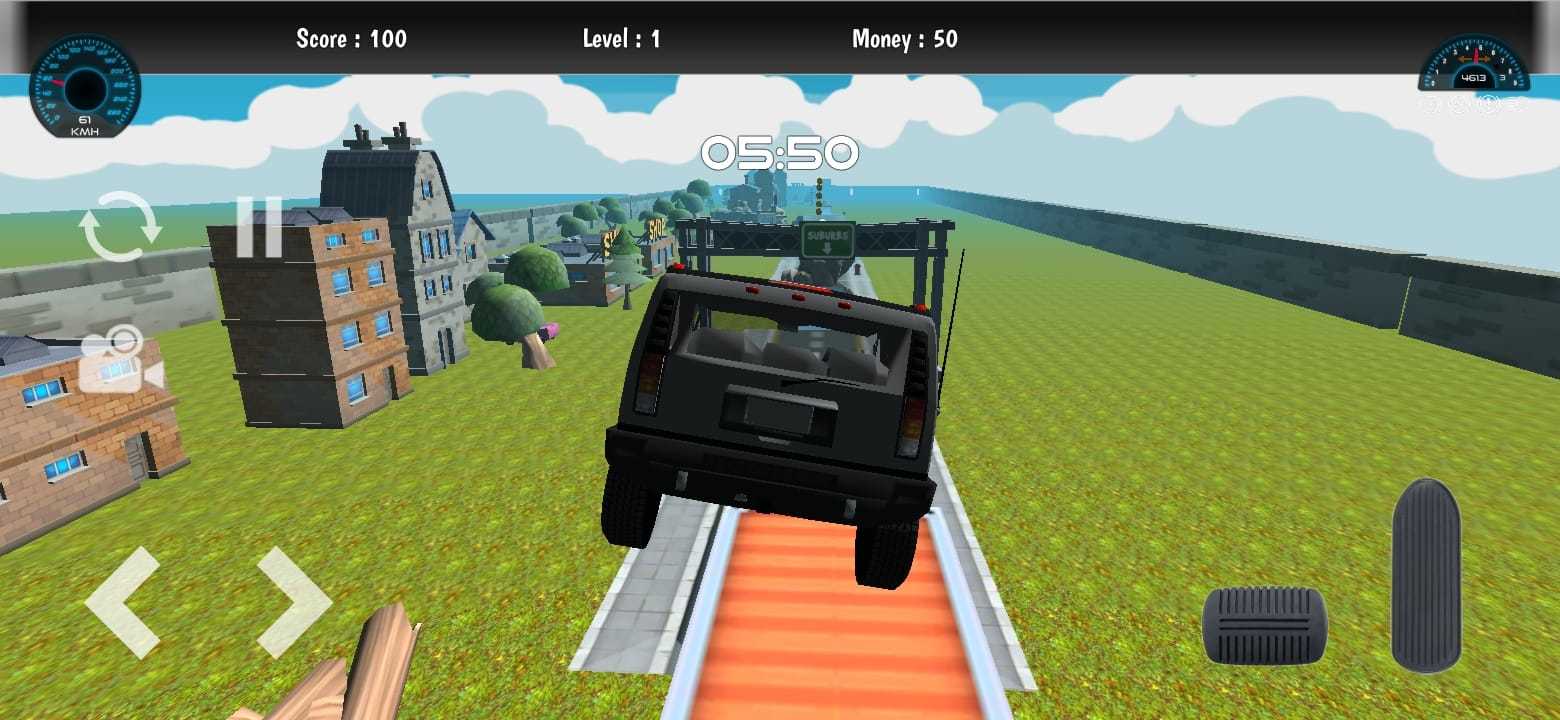
Task: Click the Money : 50 counter
Action: [903, 39]
